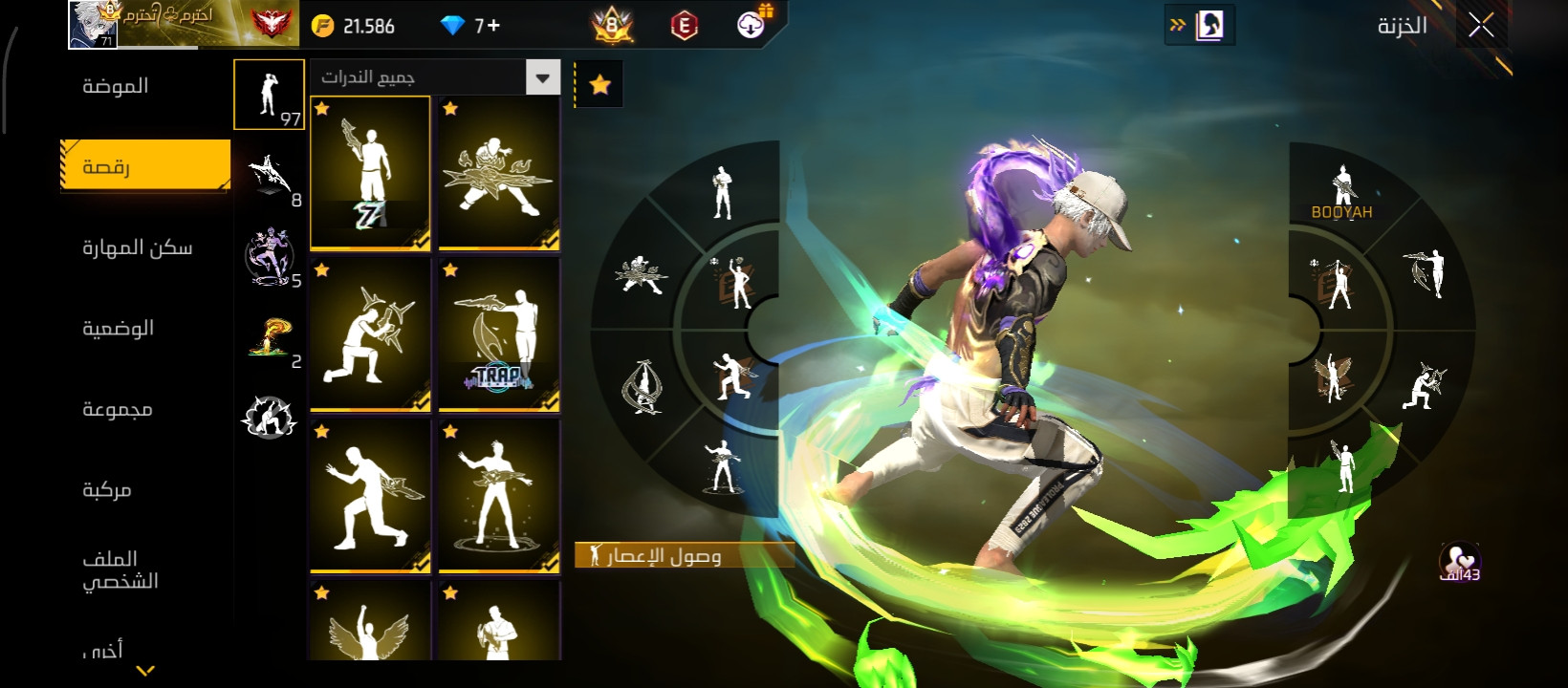Add diamonds with the plus button
This screenshot has width=1568, height=688.
493,26
